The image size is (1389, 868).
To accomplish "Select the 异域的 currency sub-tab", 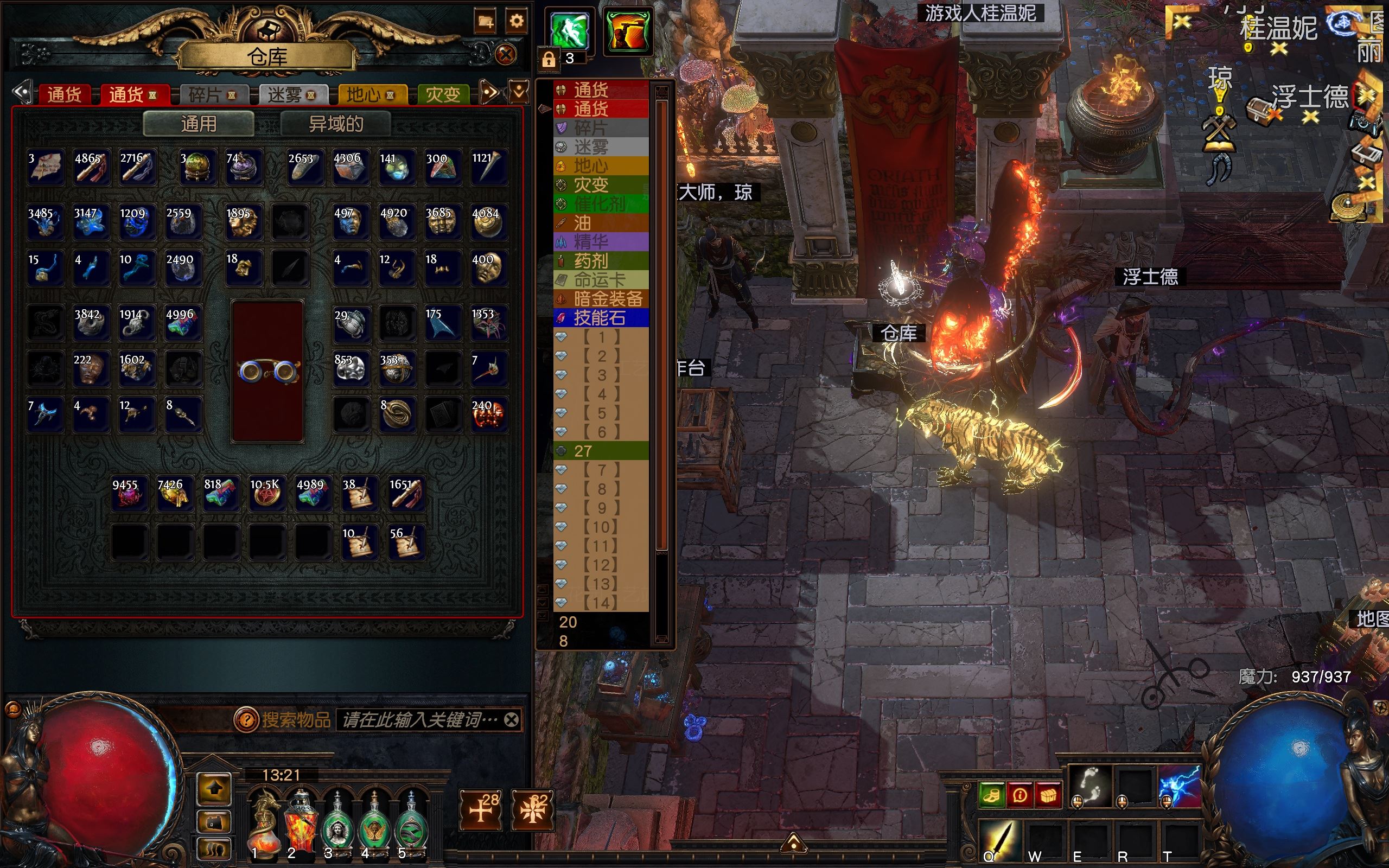I will pos(336,124).
